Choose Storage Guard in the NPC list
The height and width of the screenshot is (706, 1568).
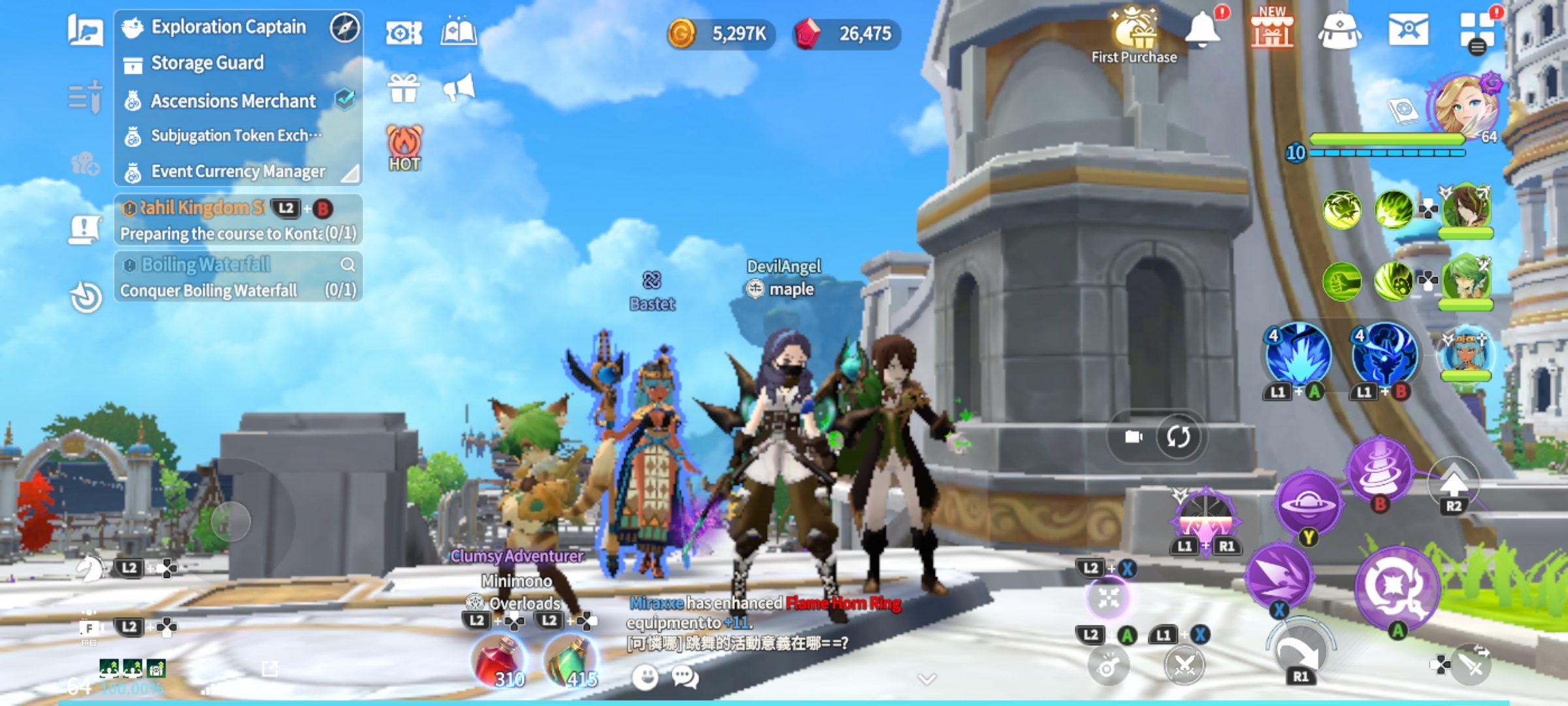pyautogui.click(x=207, y=63)
